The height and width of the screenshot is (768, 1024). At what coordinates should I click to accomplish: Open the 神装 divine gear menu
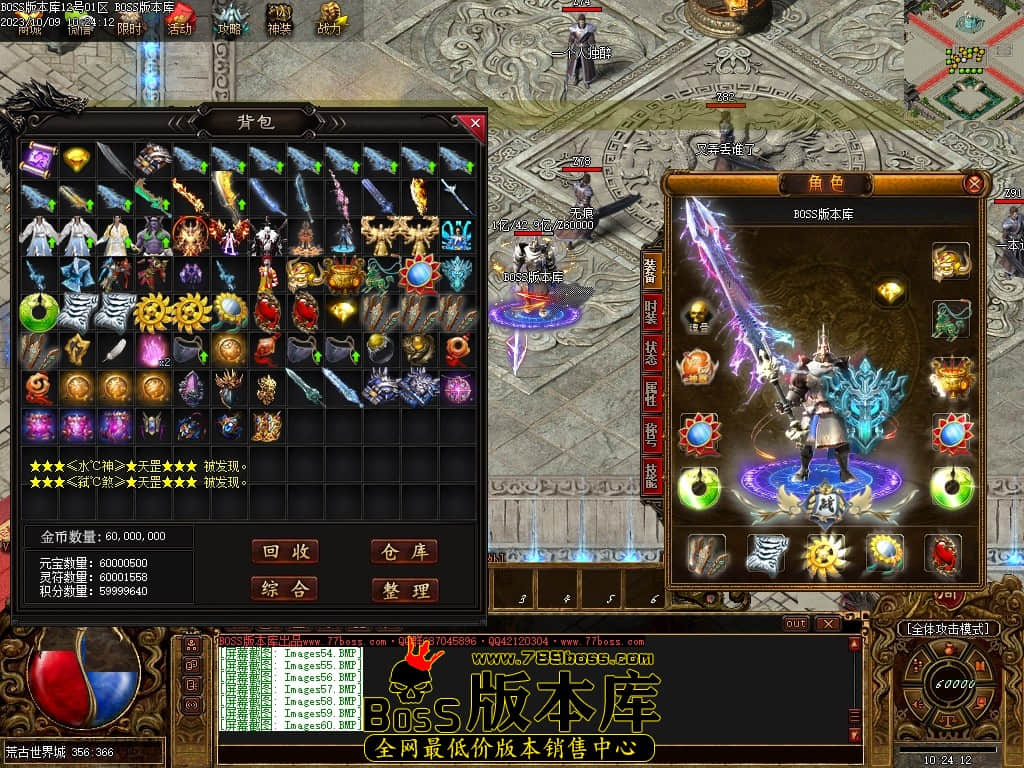[x=279, y=19]
